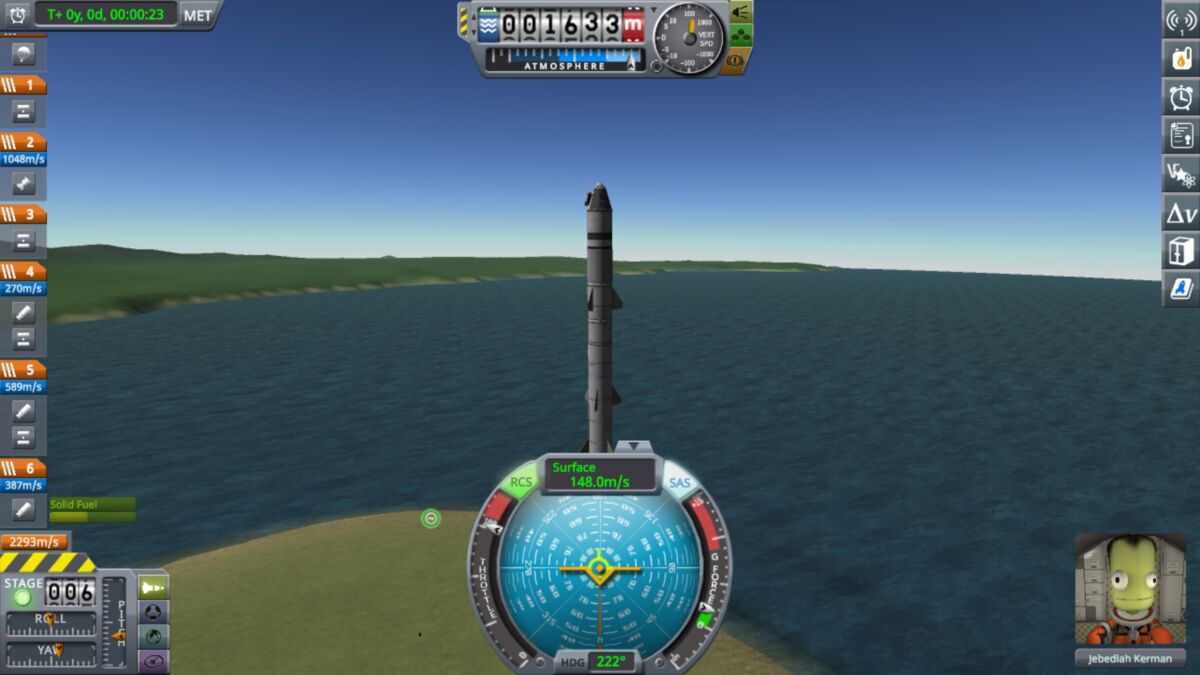Open the CommNet signal status panel
Screen dimensions: 1200x675
pos(1181,20)
